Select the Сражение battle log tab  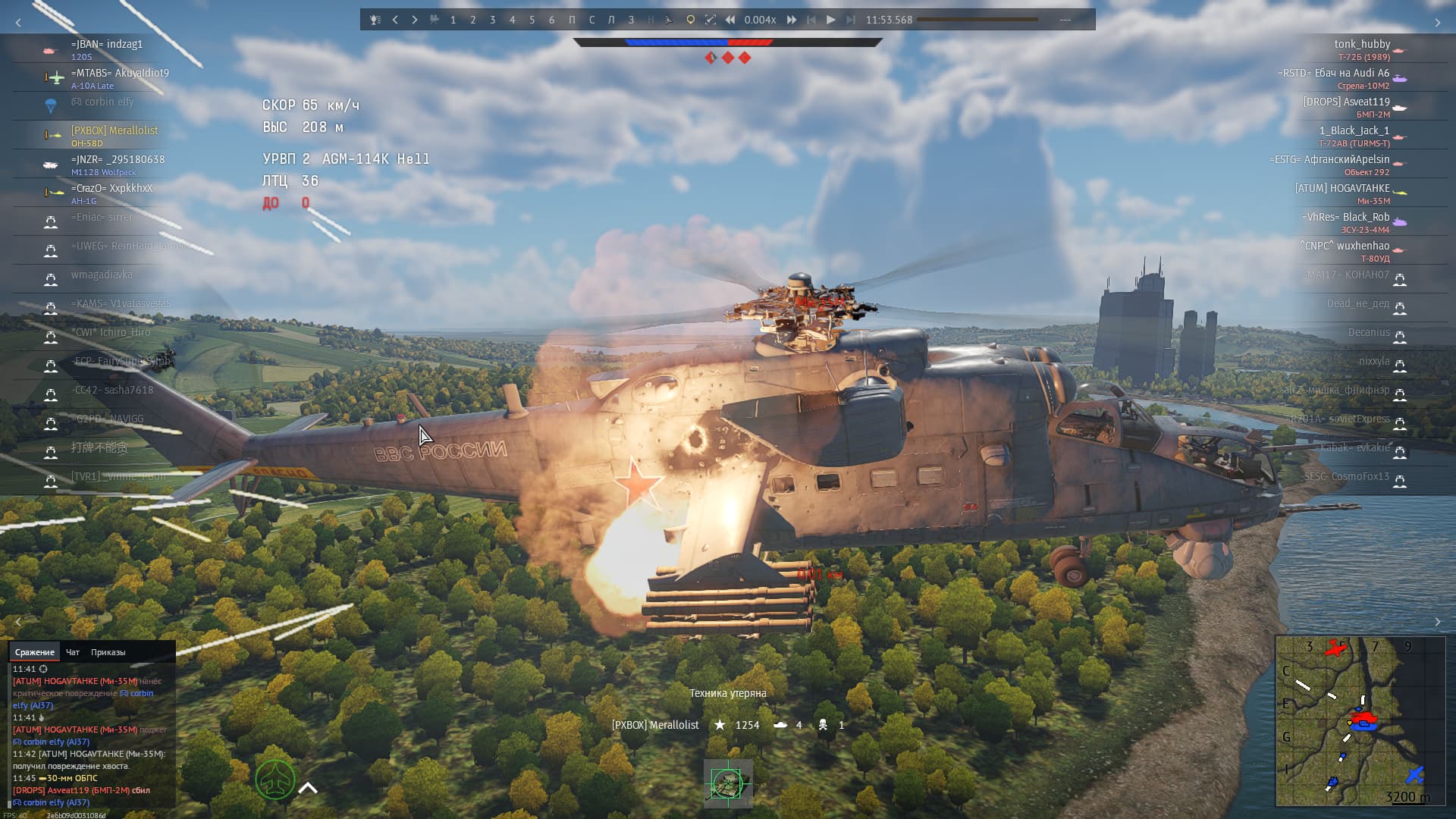point(35,652)
